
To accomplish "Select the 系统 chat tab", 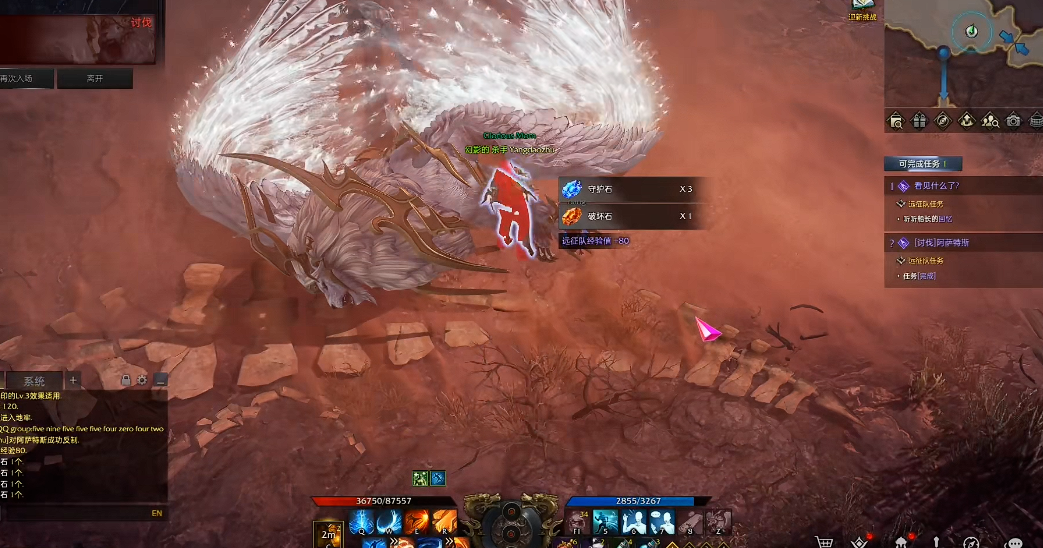I will click(34, 381).
